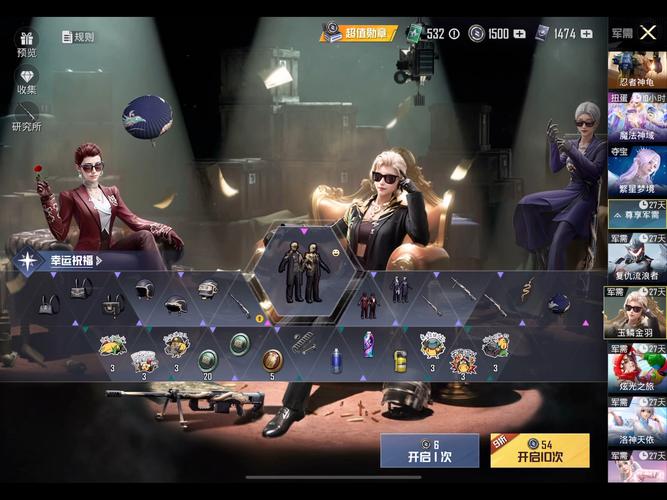Expand the 幸运祝福 lucky blessing panel
The height and width of the screenshot is (500, 667).
pyautogui.click(x=68, y=261)
